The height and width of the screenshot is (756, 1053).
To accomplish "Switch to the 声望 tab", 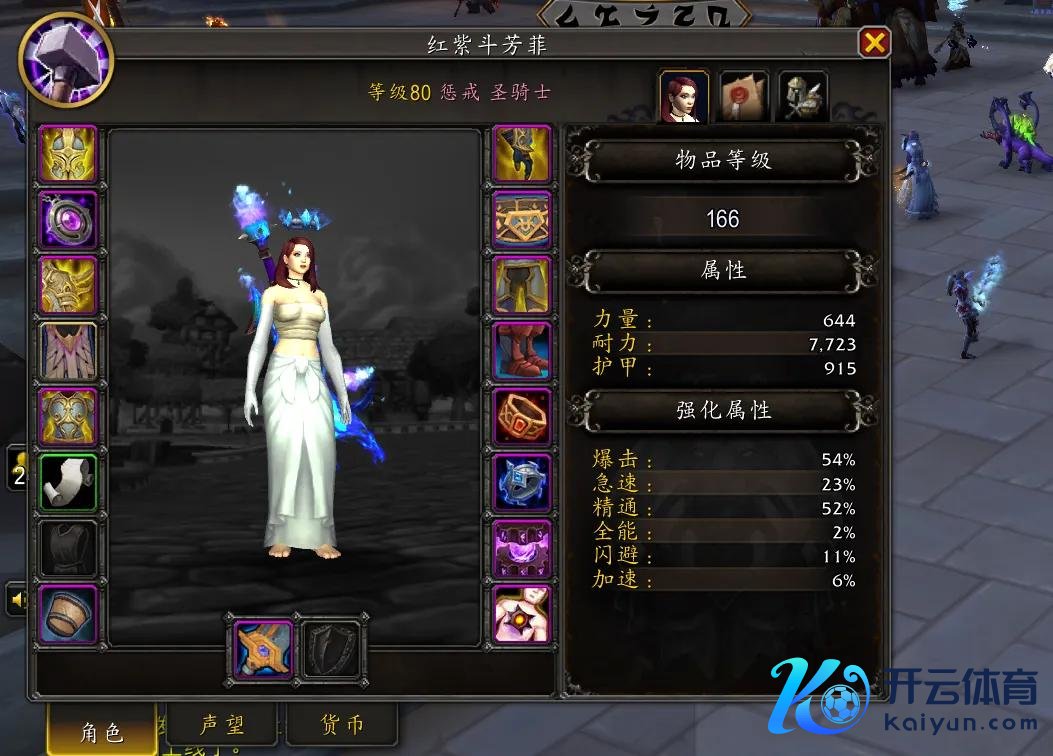I will (224, 725).
